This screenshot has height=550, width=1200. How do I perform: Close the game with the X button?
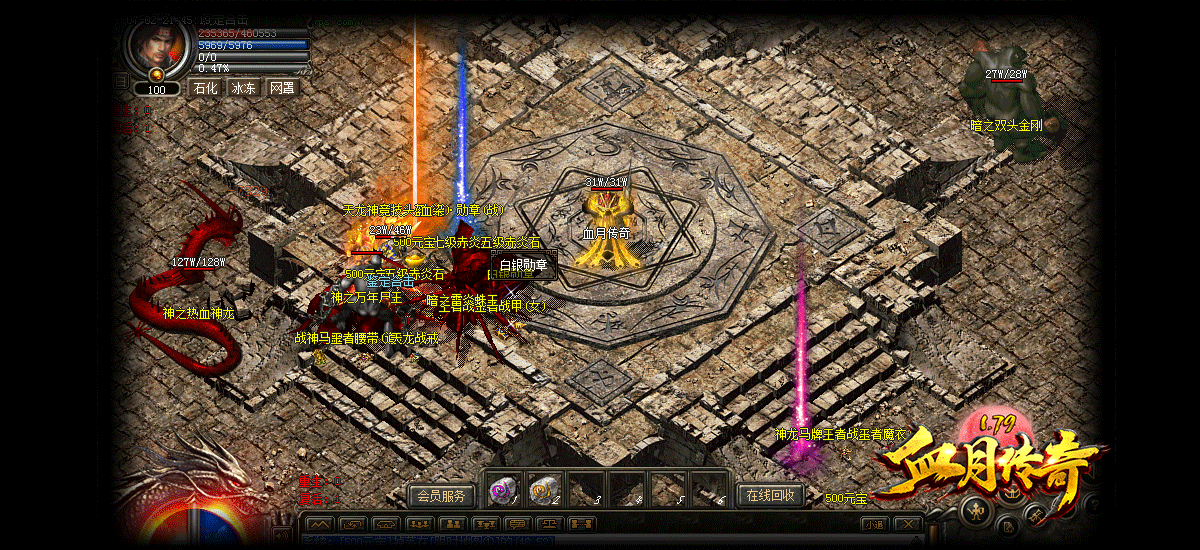tap(907, 524)
